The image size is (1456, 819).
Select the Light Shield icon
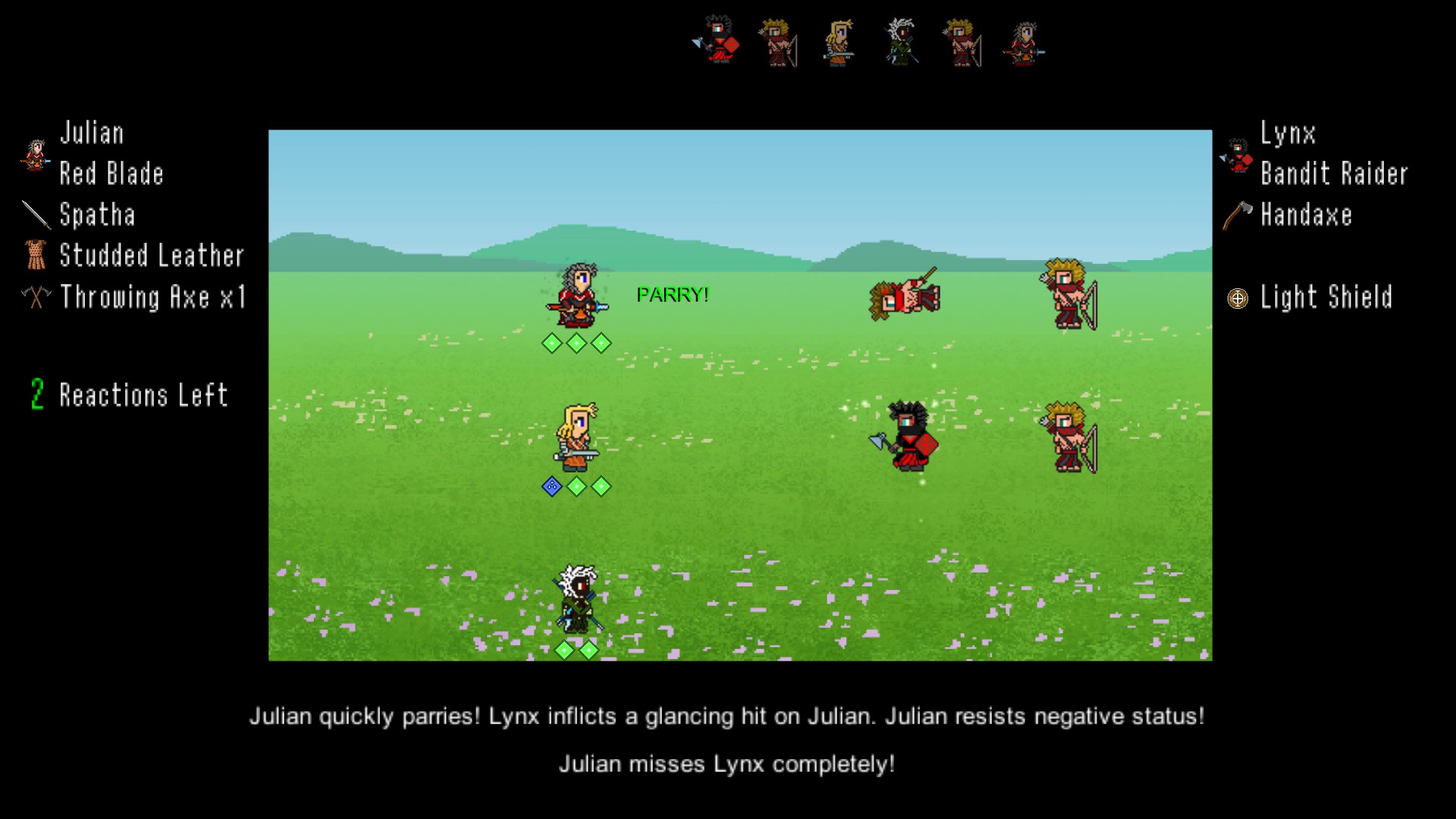[x=1236, y=297]
